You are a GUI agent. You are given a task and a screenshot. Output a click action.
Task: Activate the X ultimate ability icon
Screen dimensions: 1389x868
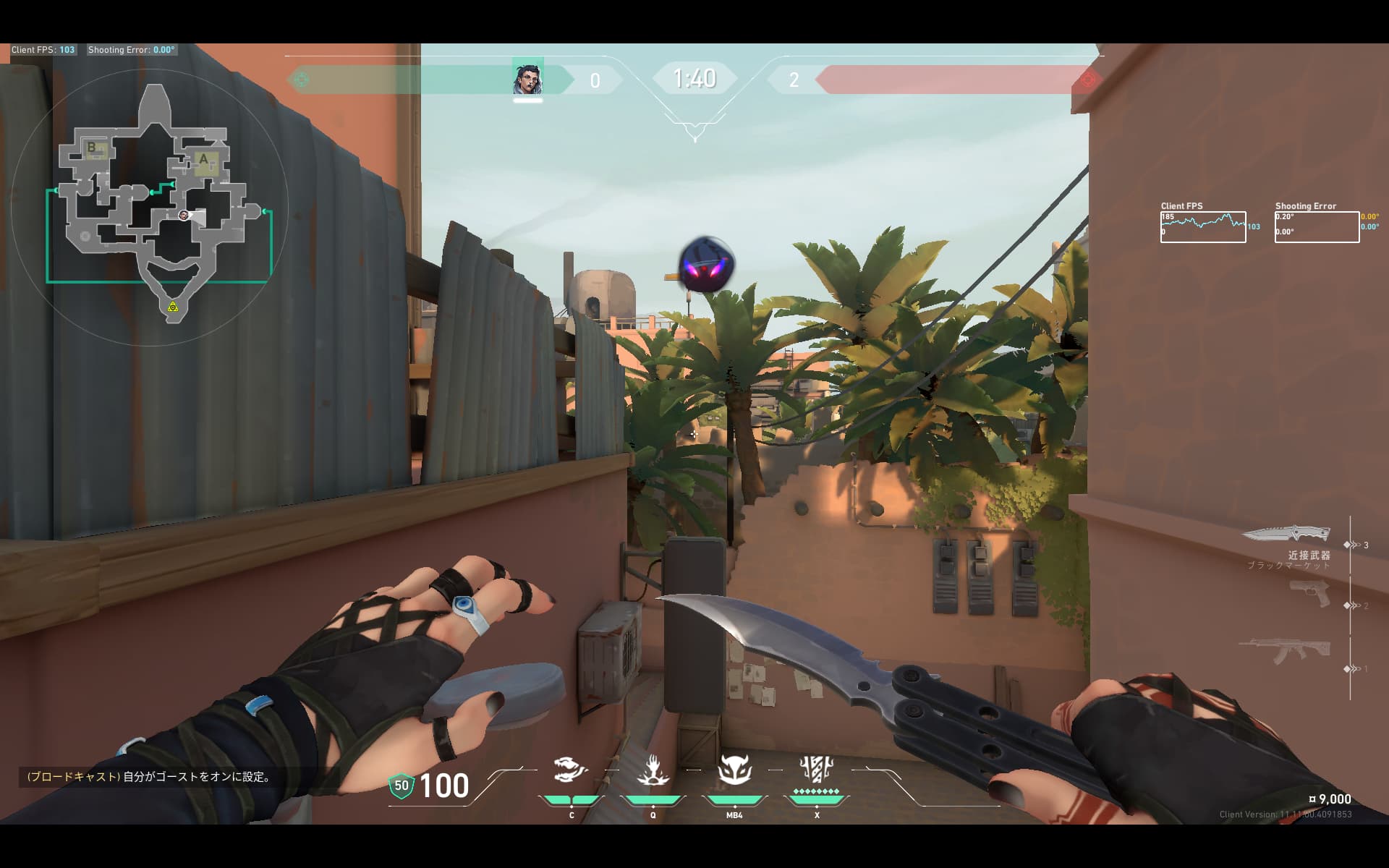(817, 770)
